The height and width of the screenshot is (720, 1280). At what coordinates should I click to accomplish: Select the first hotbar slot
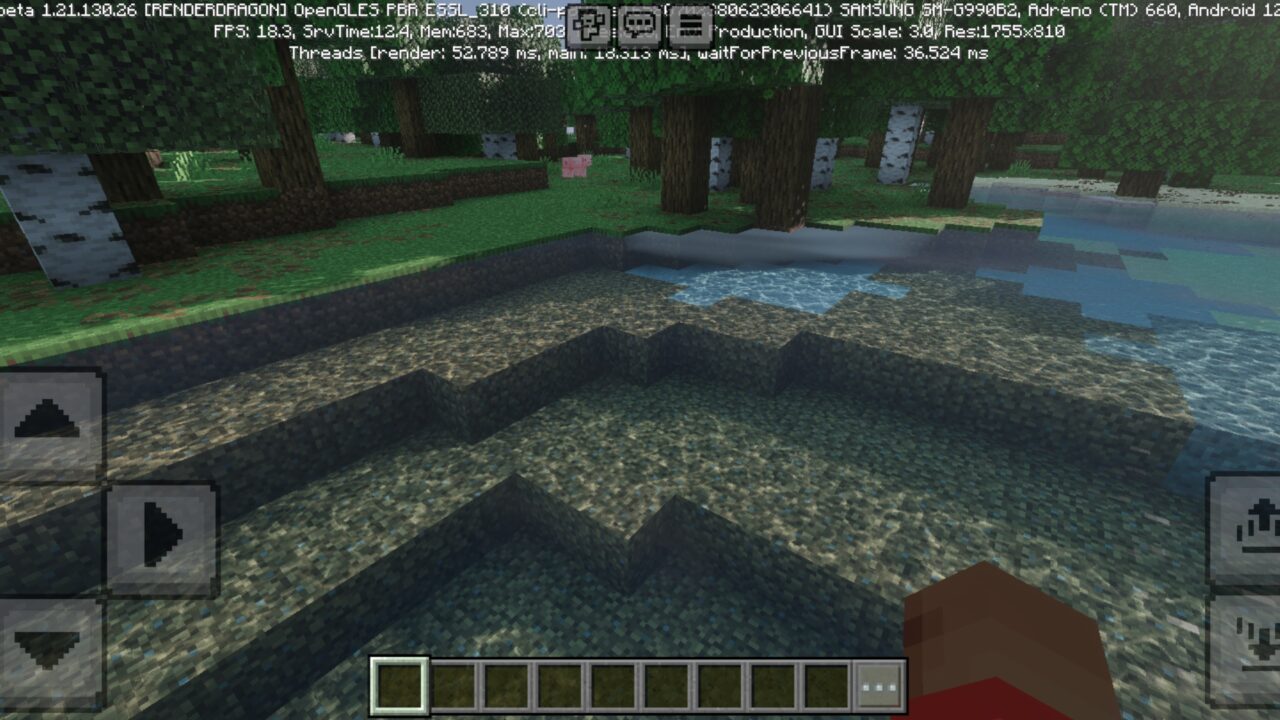point(399,684)
